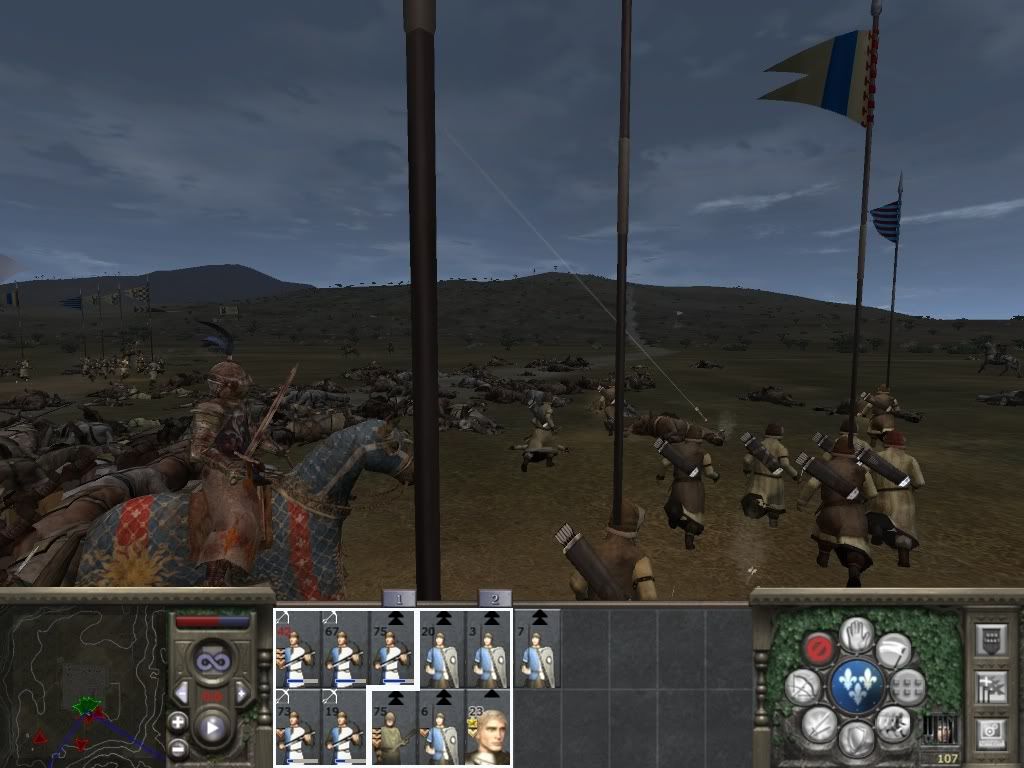Toggle the bow fire-at-will button
The height and width of the screenshot is (768, 1024).
point(803,686)
